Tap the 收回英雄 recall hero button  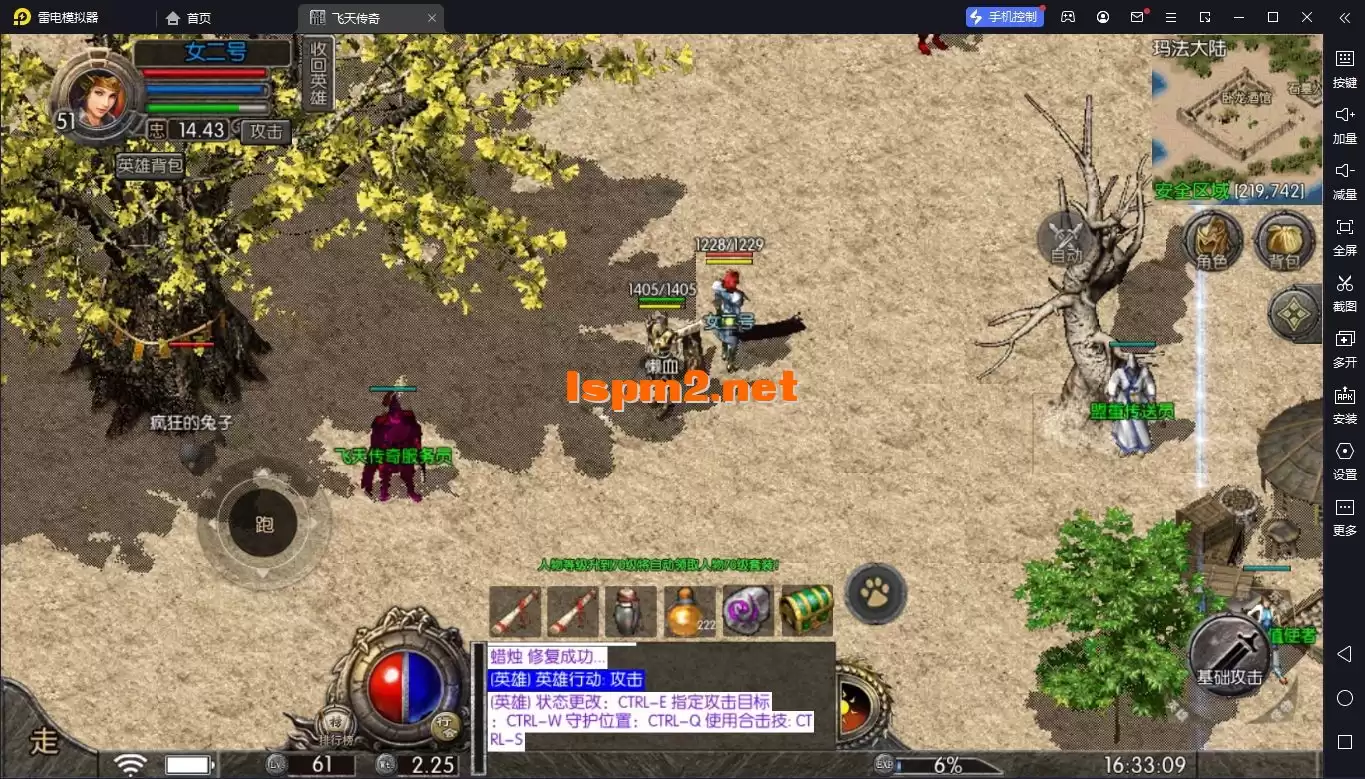pyautogui.click(x=318, y=73)
